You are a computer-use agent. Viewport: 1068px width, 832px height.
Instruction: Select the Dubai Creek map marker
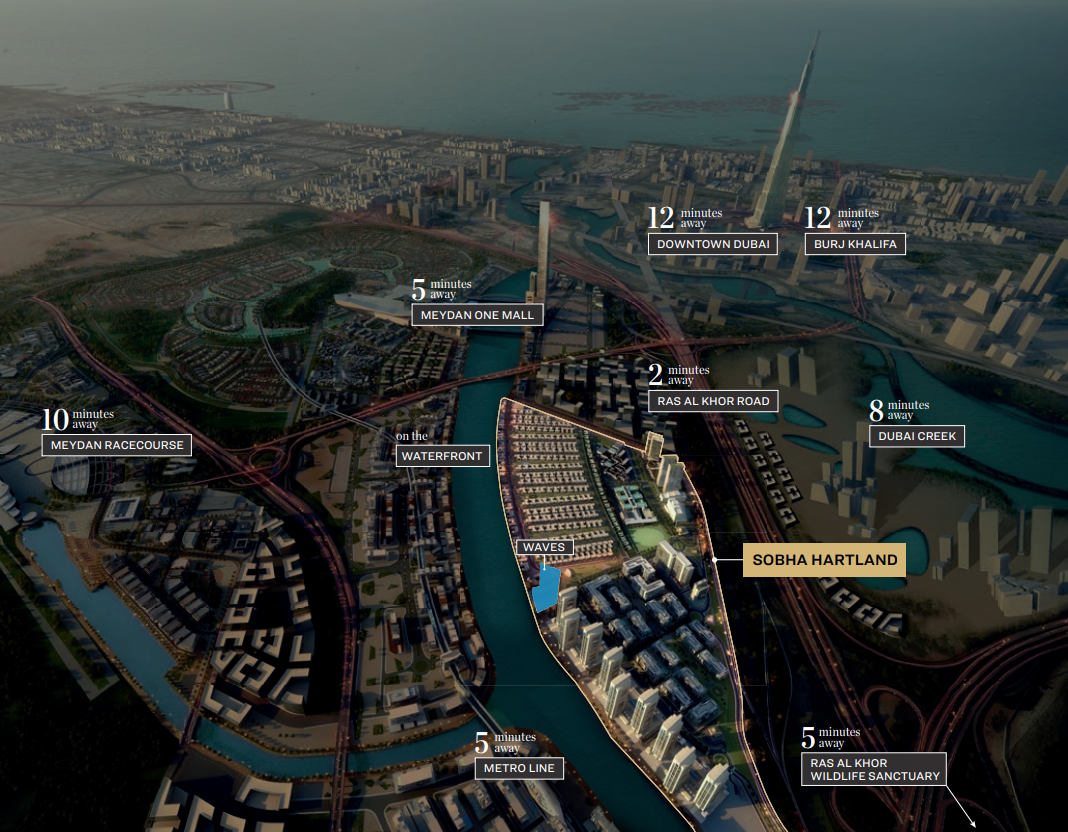(x=917, y=436)
